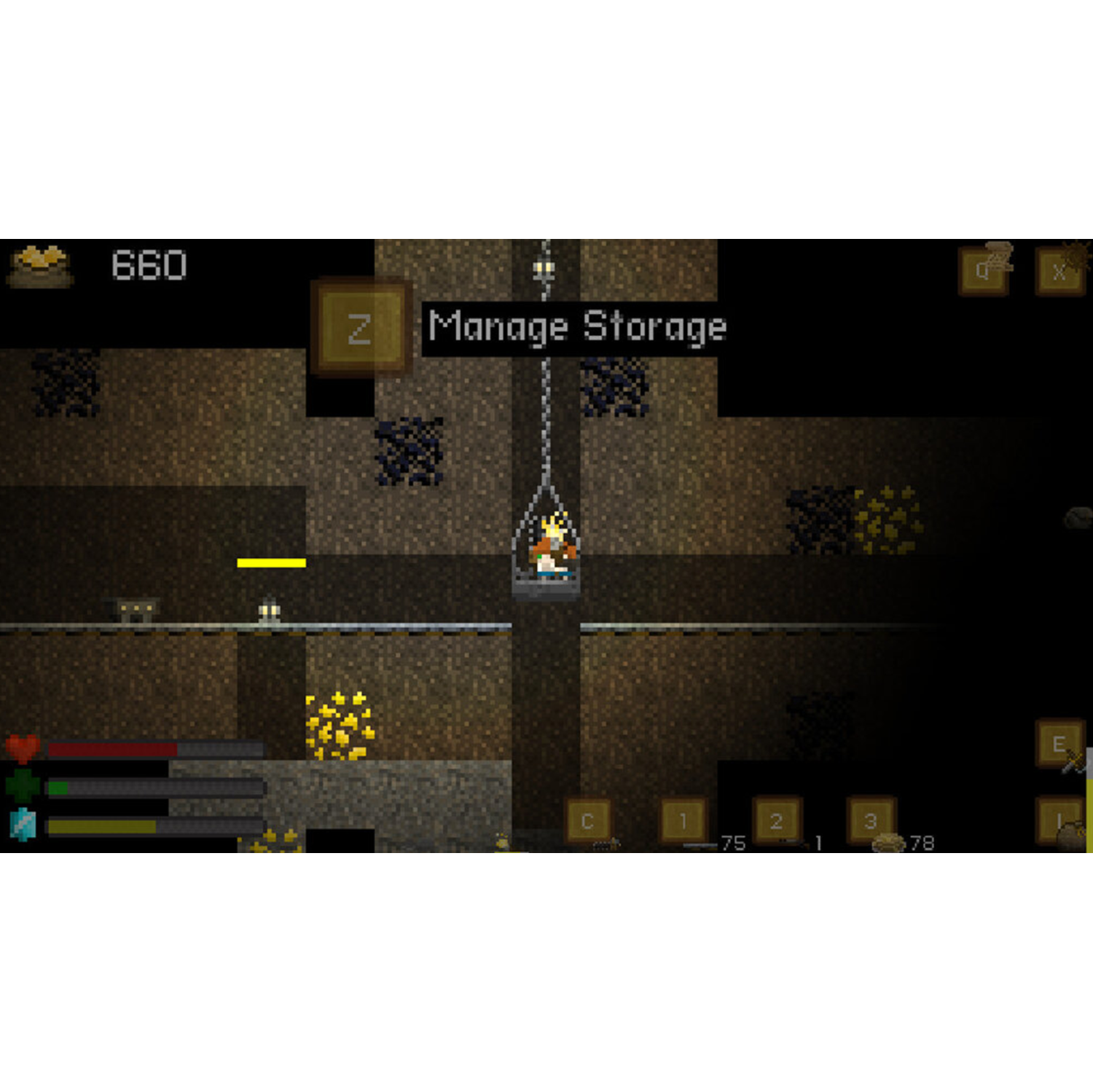Select hotbar slot 2 with the weapon
Screen dimensions: 1093x1092
click(775, 820)
